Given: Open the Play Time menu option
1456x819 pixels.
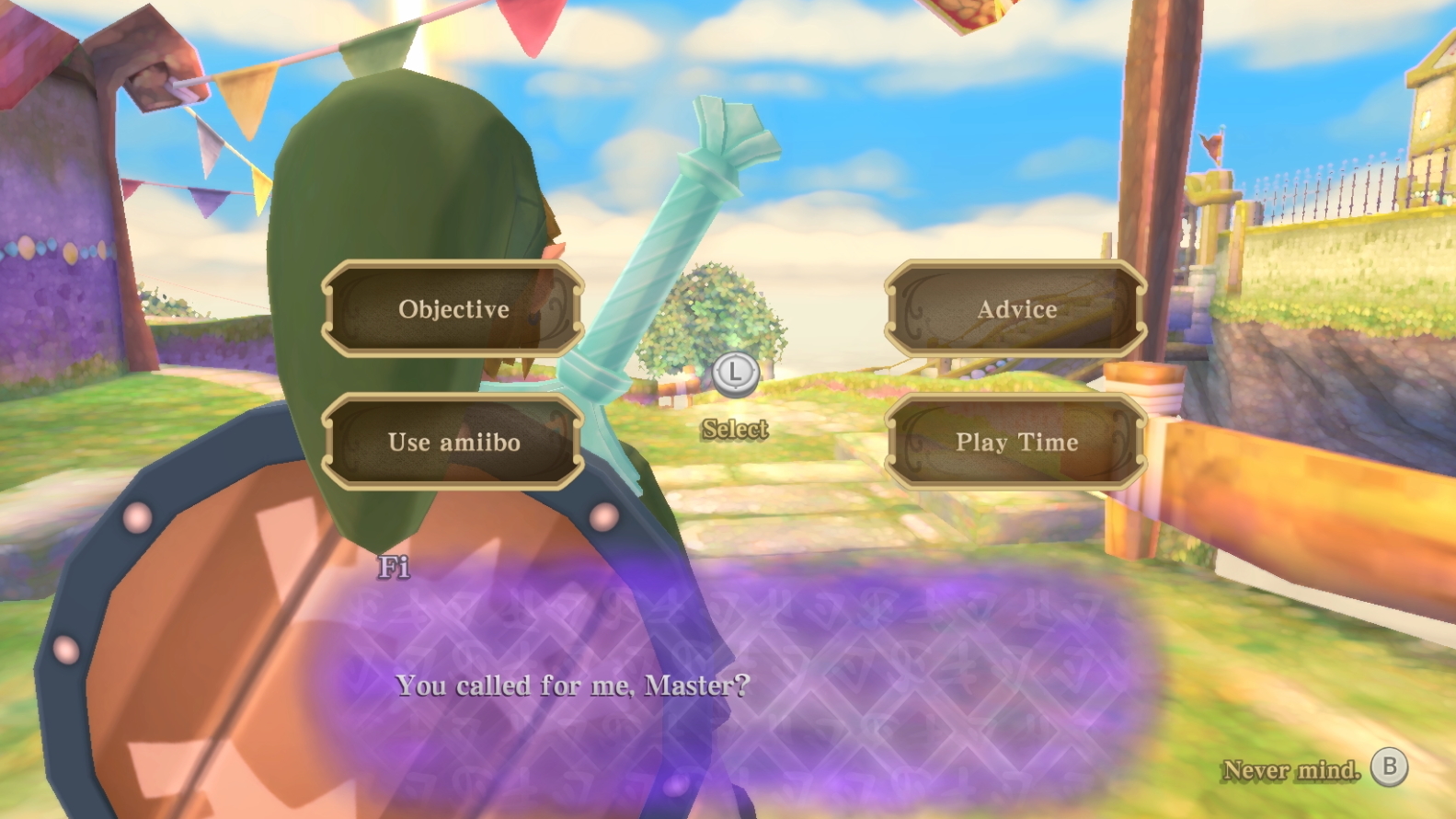Looking at the screenshot, I should pyautogui.click(x=1015, y=443).
